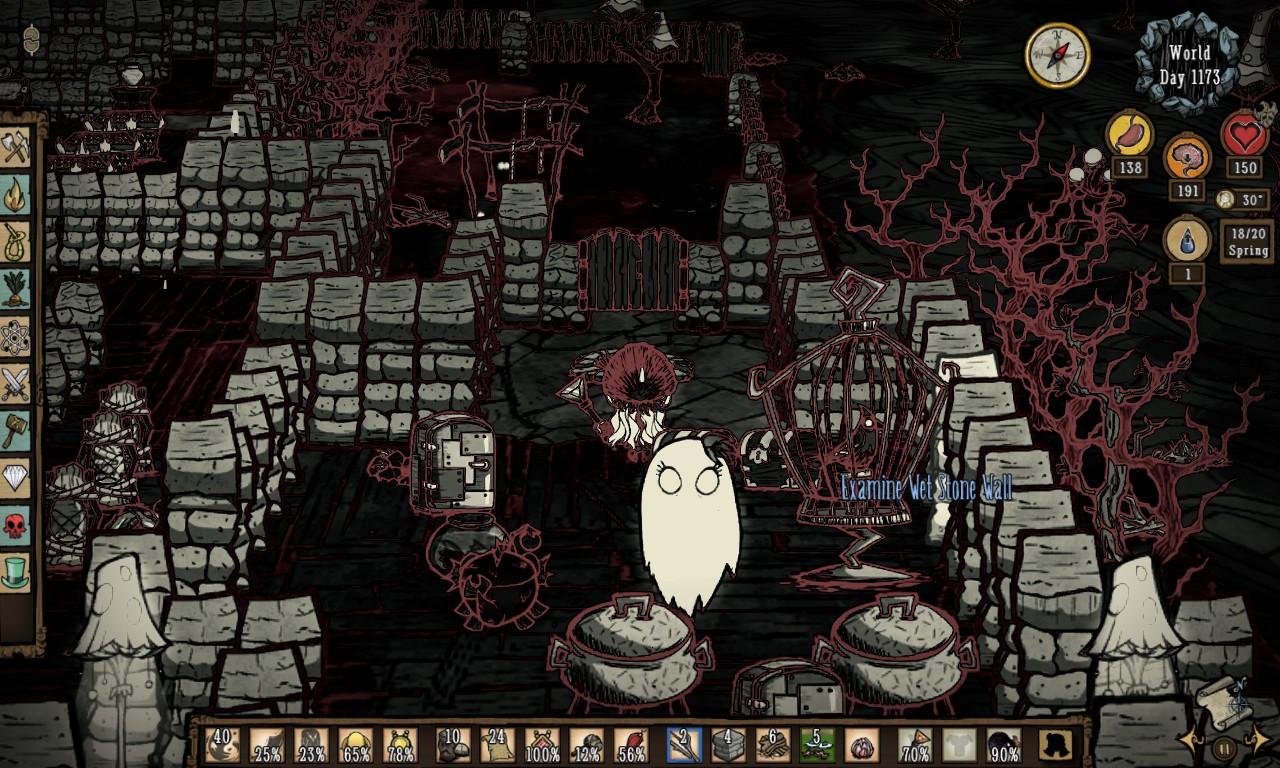Choose the red item at 56%
Viewport: 1280px width, 768px height.
click(631, 746)
